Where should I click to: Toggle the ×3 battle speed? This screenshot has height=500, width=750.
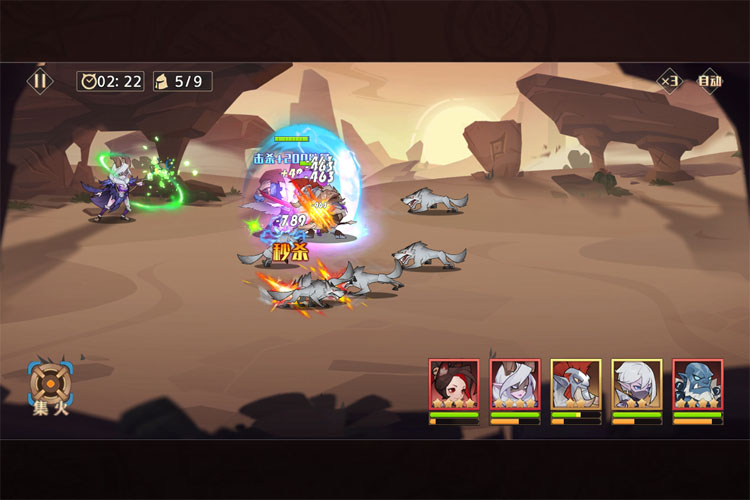[x=669, y=81]
